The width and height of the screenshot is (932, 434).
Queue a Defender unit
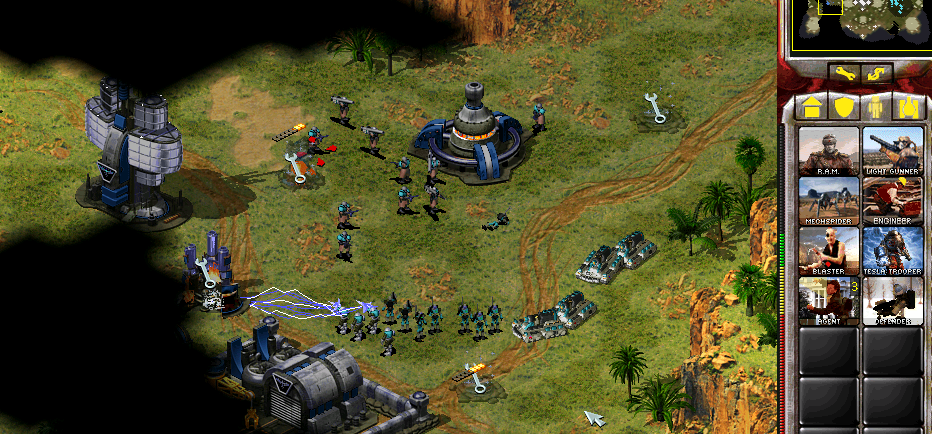(x=893, y=301)
